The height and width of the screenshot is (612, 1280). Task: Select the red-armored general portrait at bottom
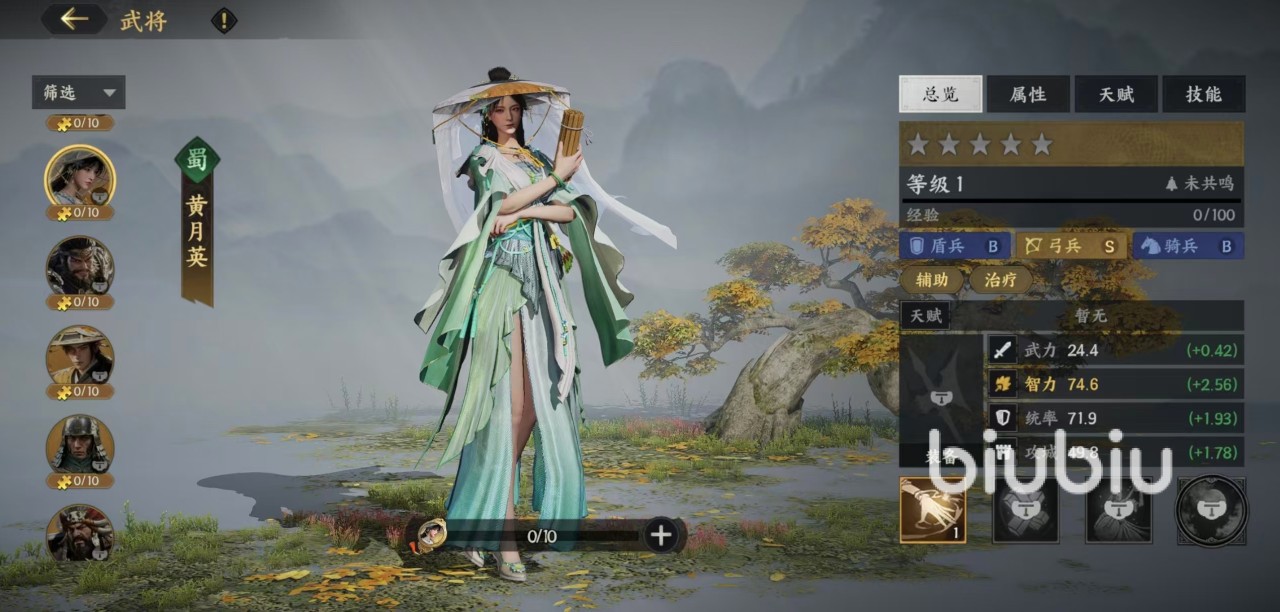tap(80, 532)
